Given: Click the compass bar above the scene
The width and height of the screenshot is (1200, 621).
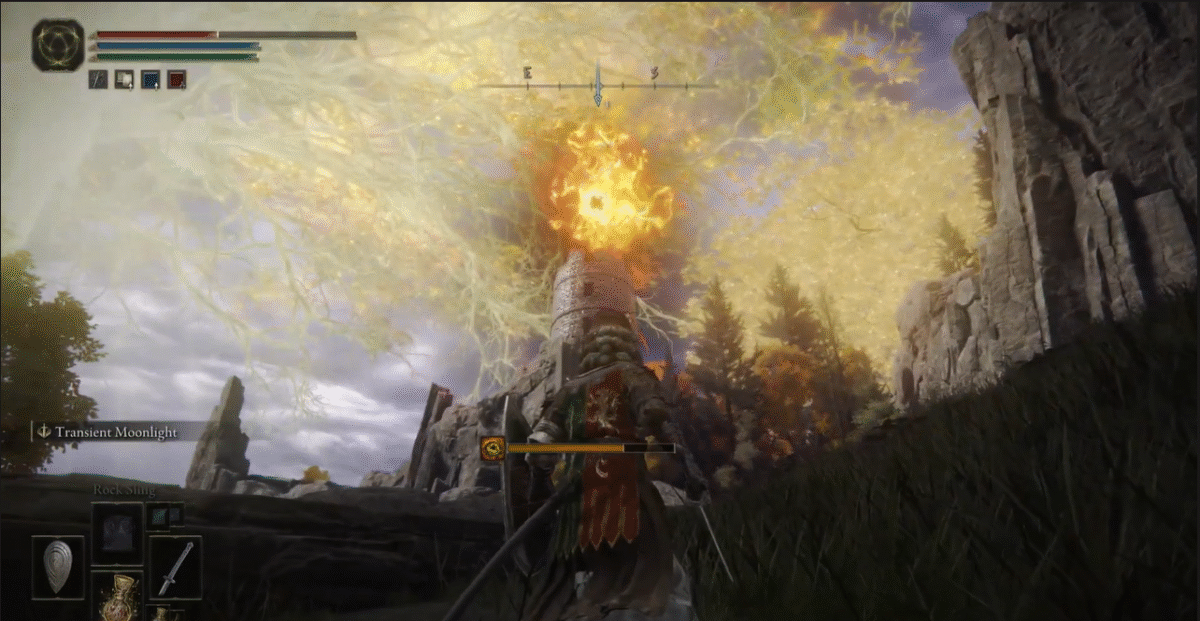Looking at the screenshot, I should 597,84.
